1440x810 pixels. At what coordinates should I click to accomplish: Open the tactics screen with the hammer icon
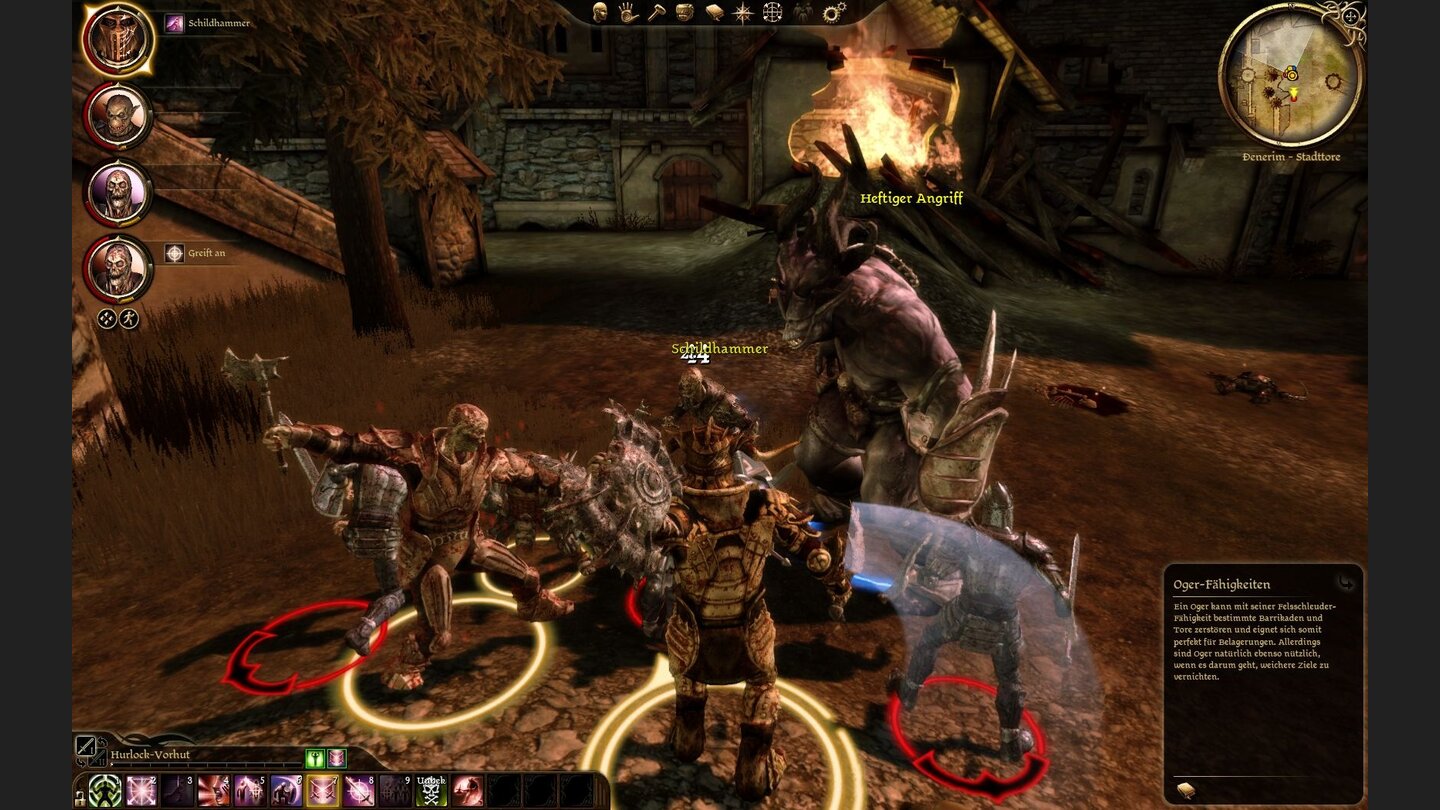click(x=656, y=13)
